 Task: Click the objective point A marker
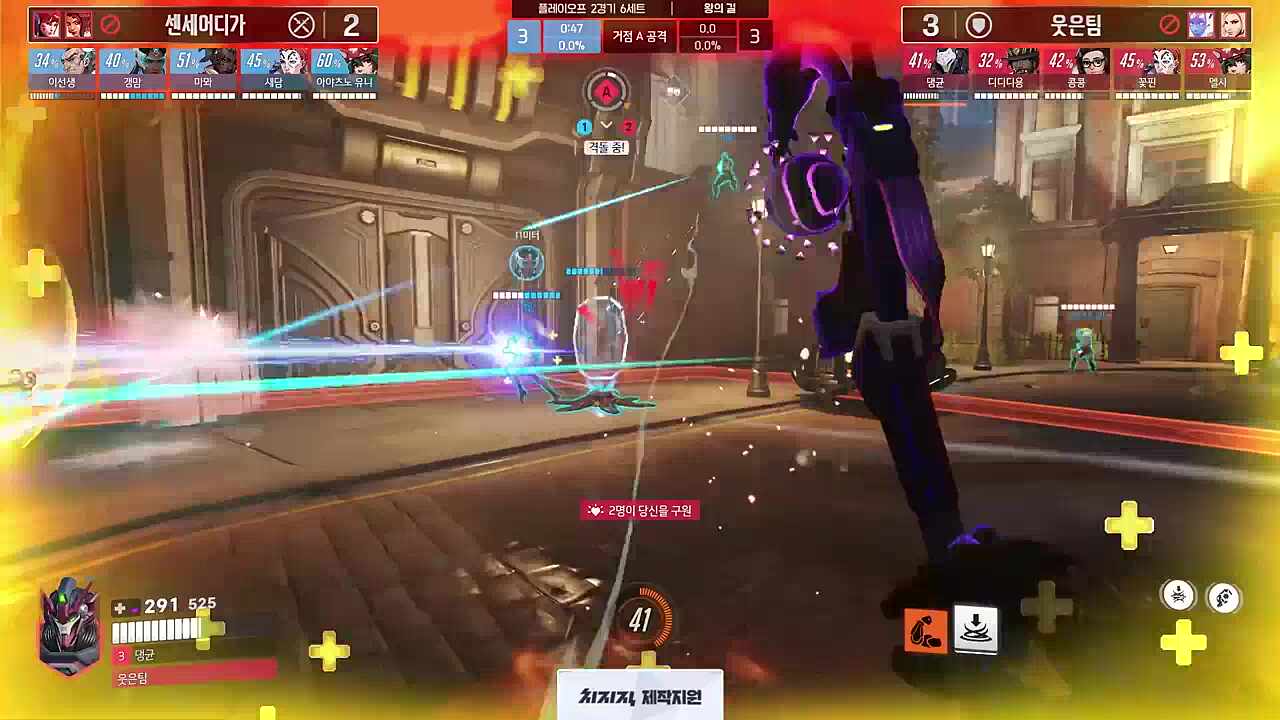coord(608,91)
